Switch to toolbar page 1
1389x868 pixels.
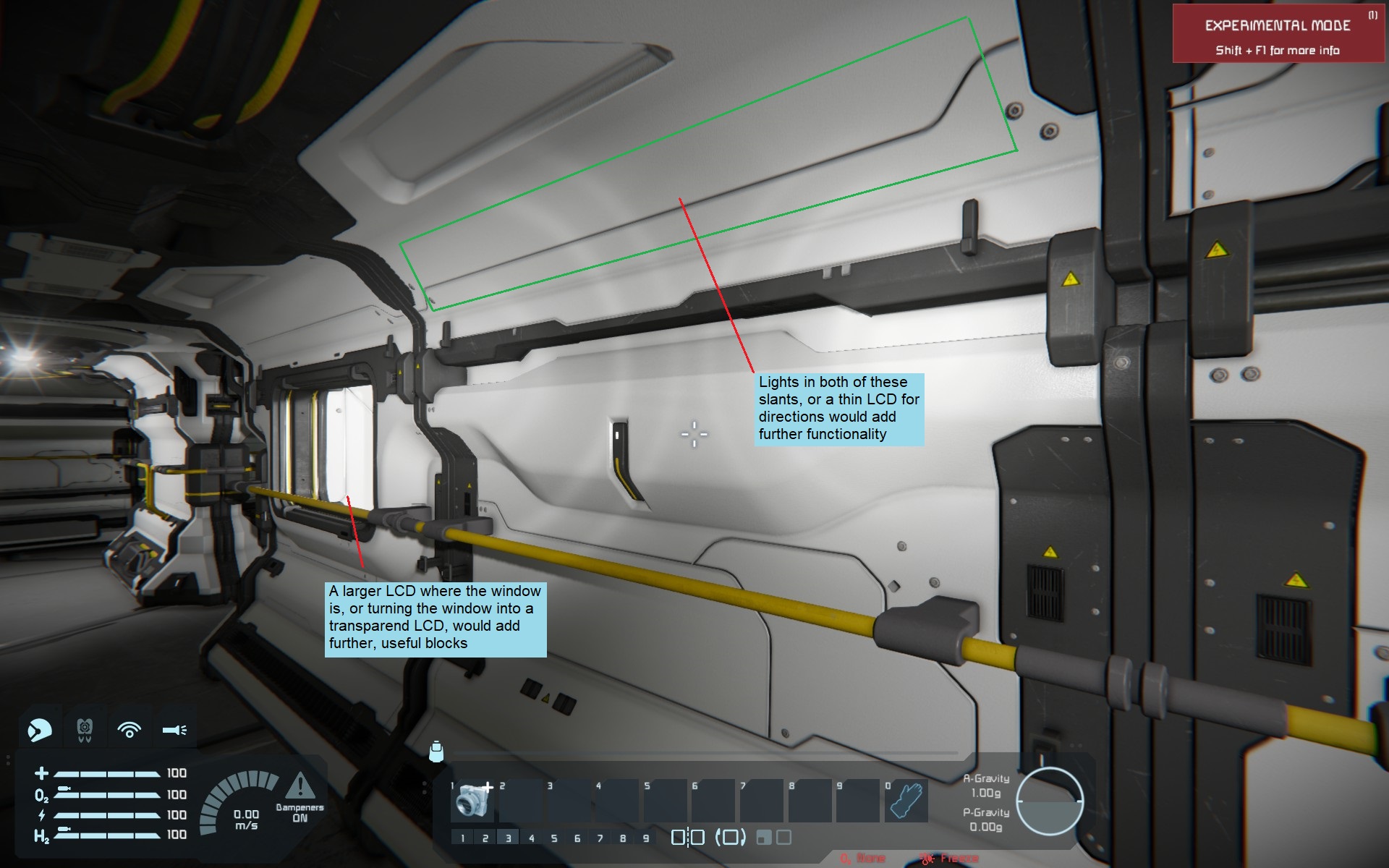[462, 838]
